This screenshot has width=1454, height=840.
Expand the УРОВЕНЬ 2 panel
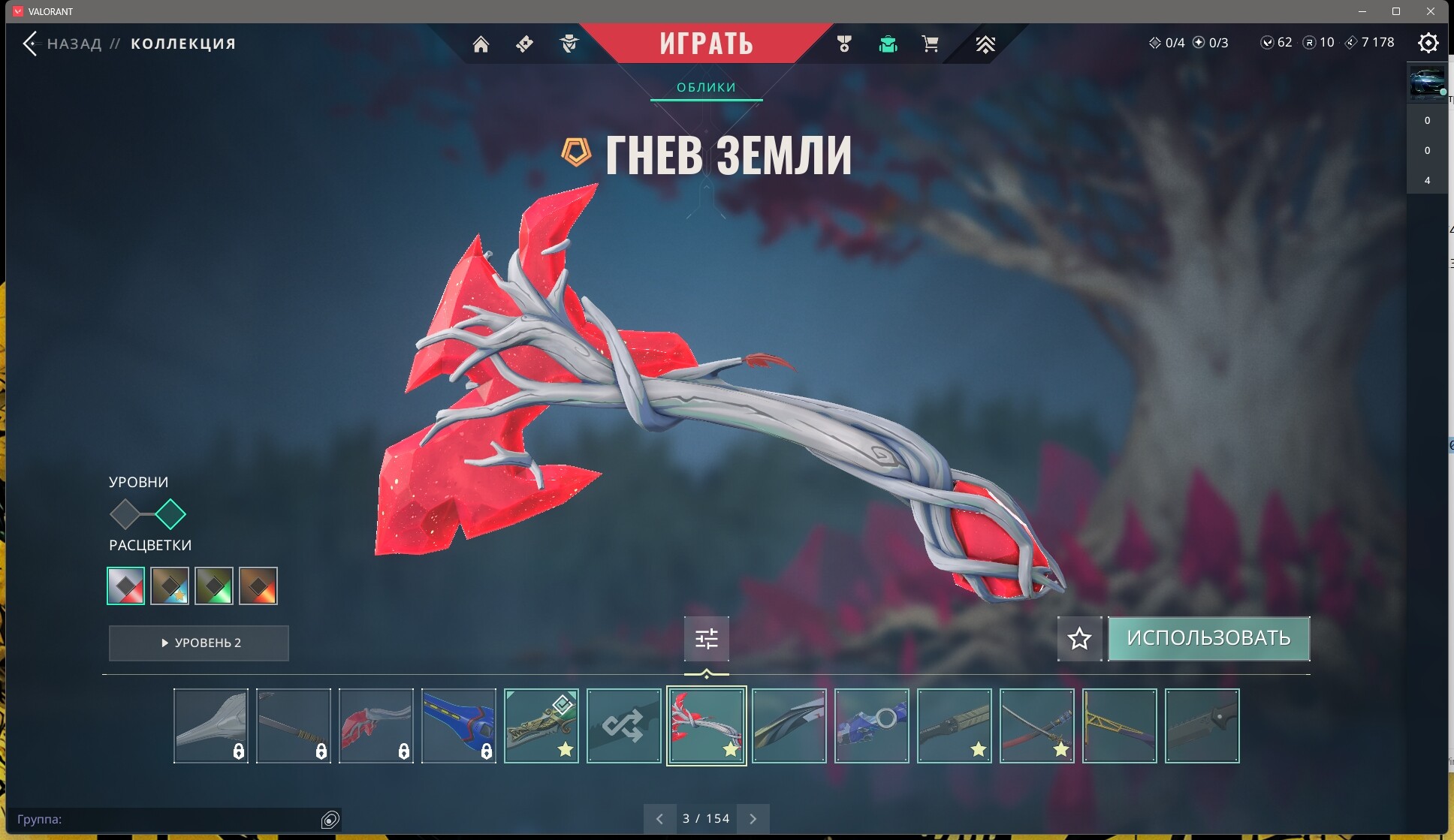tap(198, 643)
